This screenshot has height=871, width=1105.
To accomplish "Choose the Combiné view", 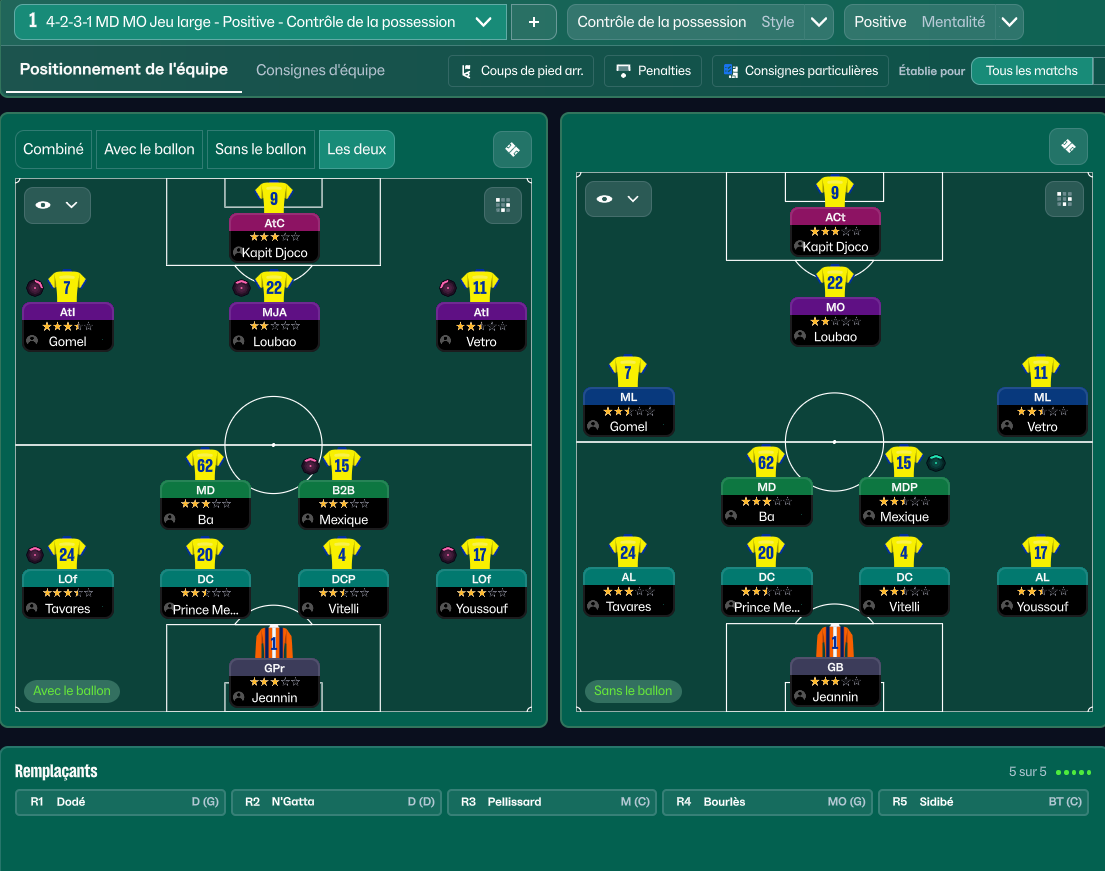I will click(54, 149).
